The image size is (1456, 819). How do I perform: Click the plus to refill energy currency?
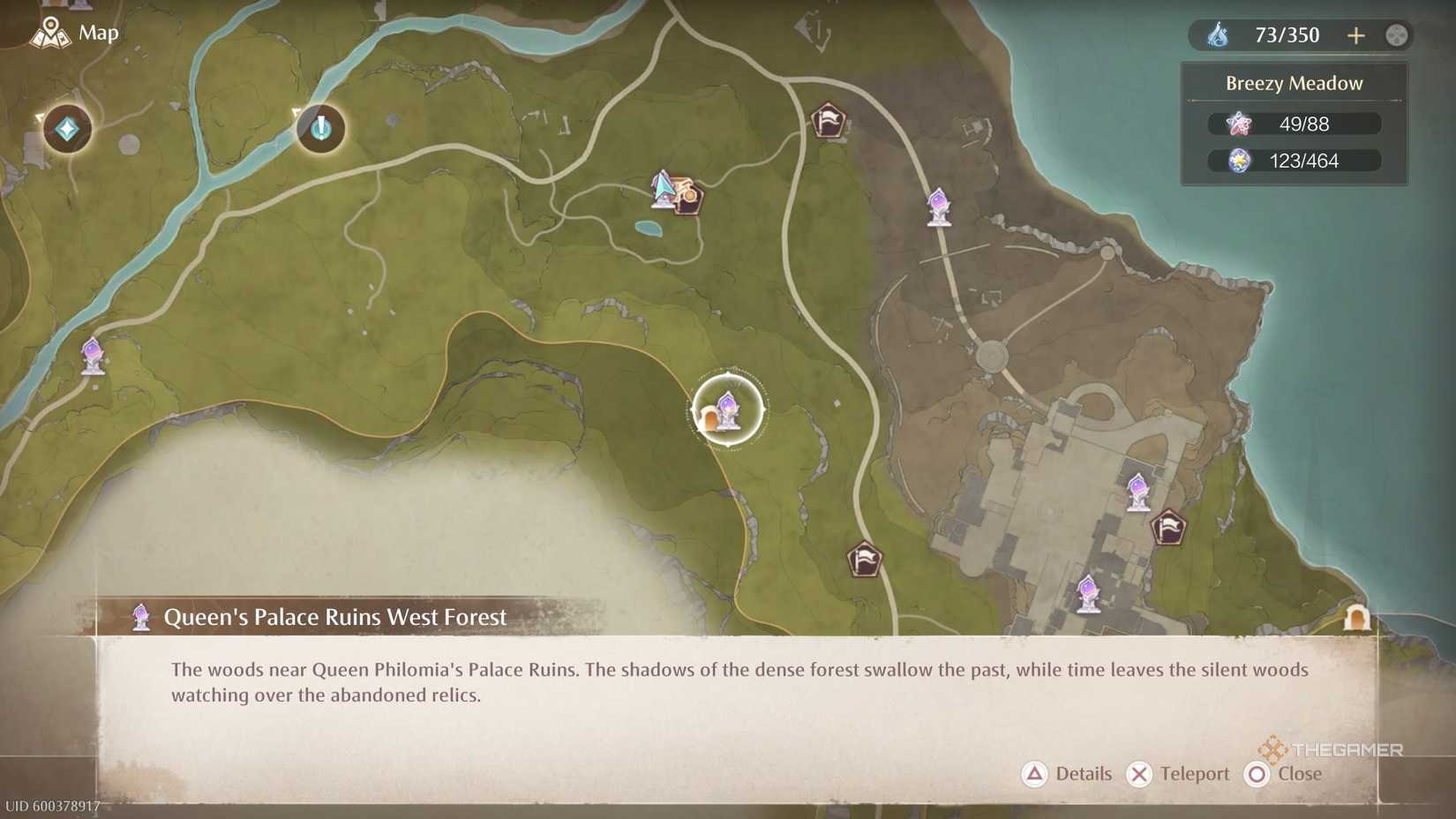pos(1356,35)
